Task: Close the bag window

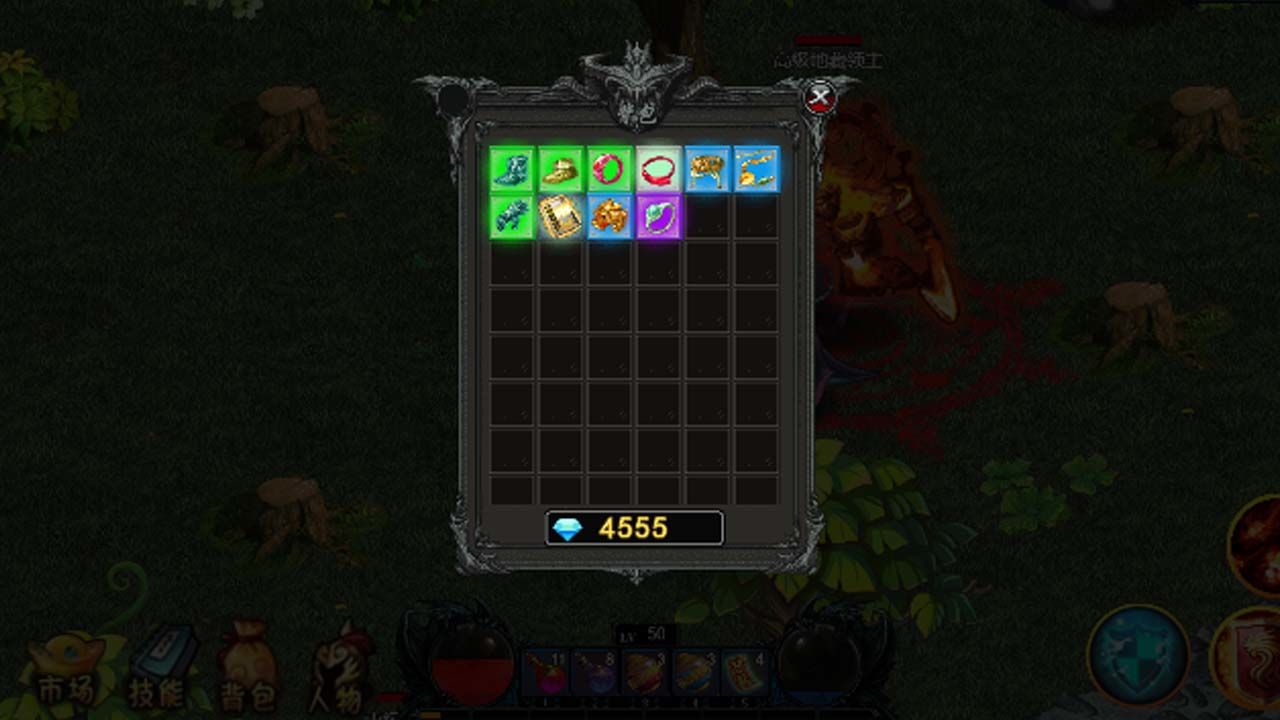Action: click(820, 98)
